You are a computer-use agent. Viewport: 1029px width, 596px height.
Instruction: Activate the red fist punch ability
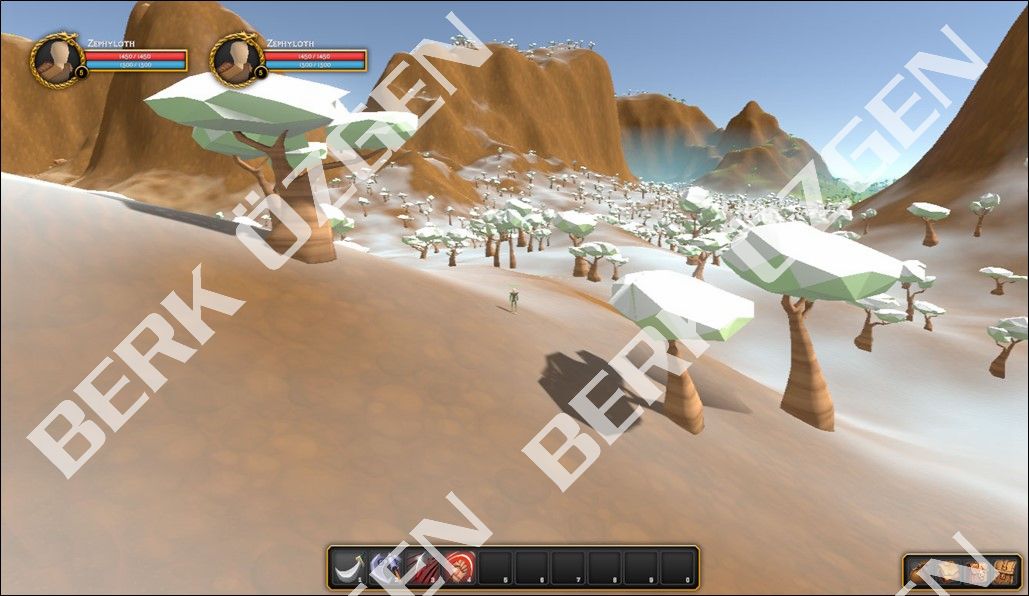tap(459, 567)
